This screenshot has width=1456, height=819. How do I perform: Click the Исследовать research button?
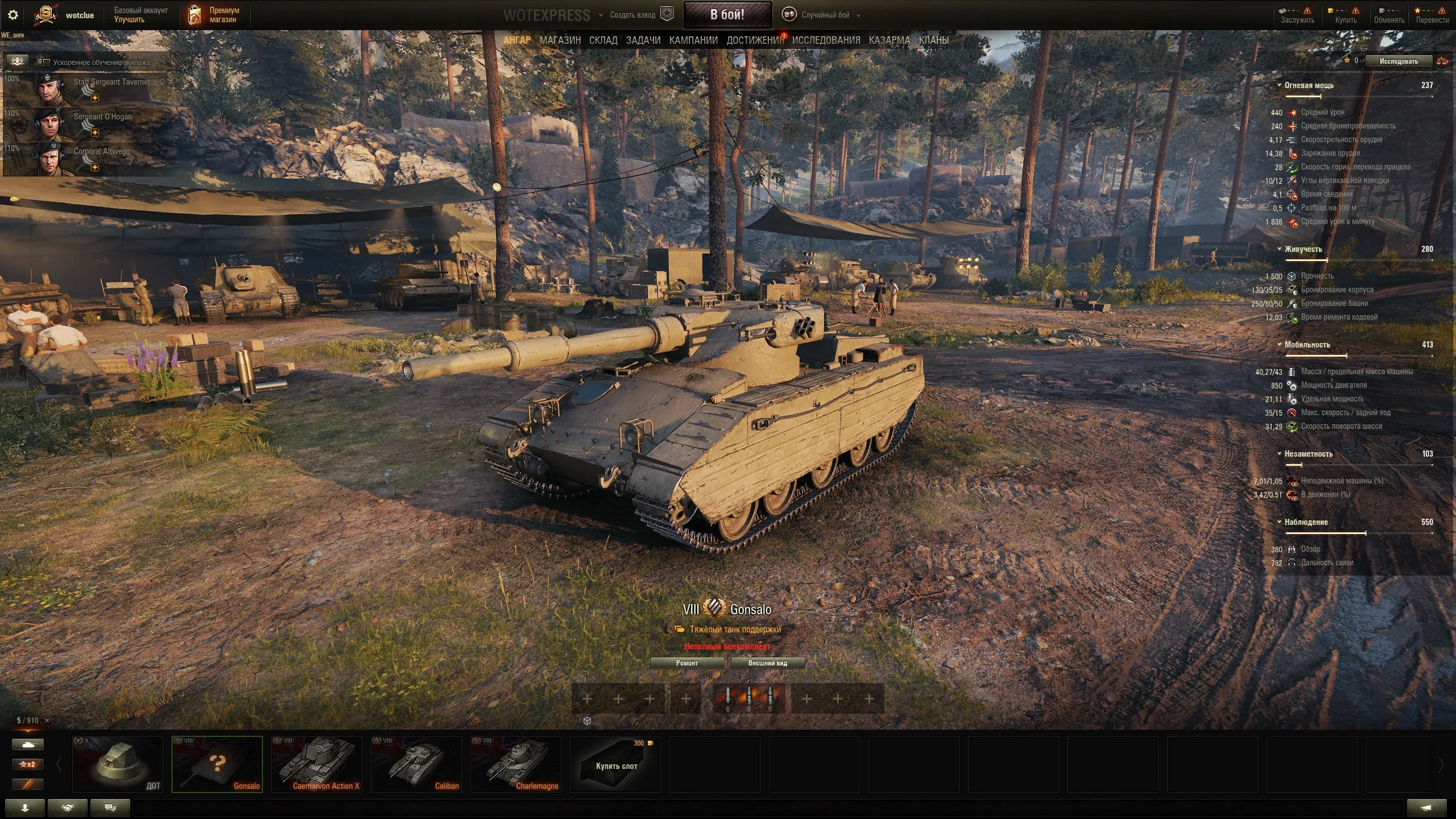pos(1398,61)
